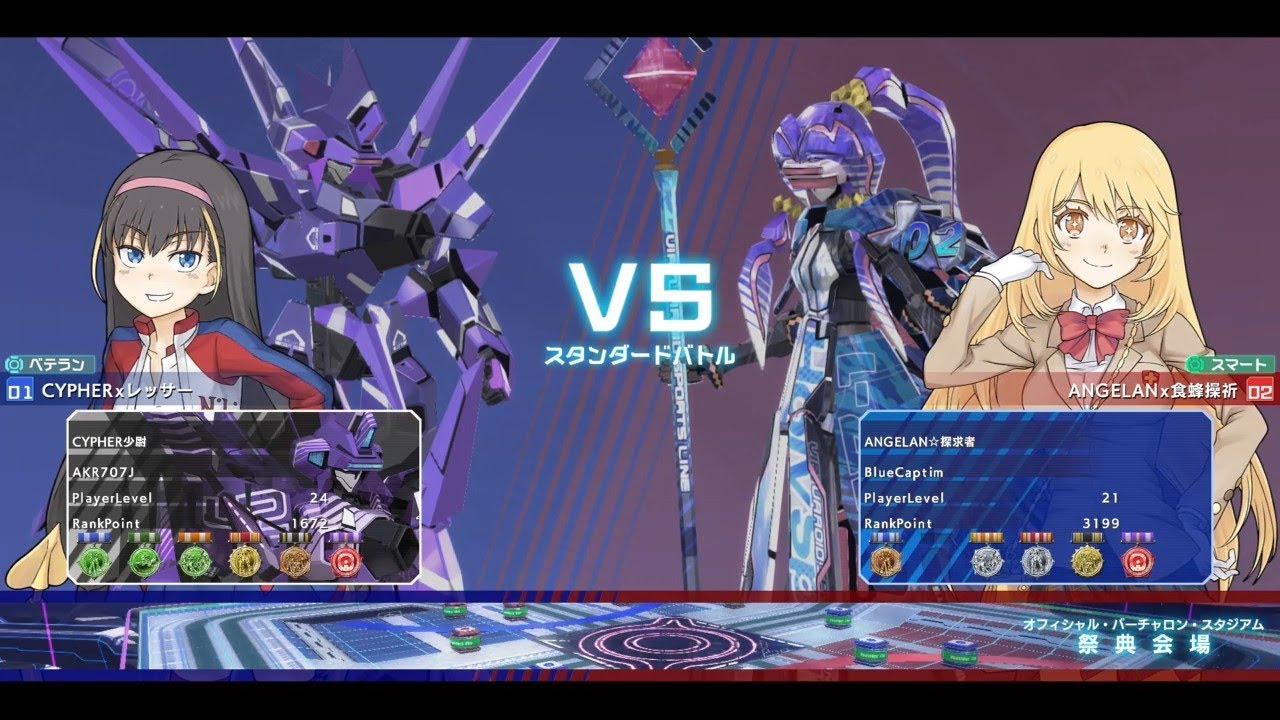Click CYPHER's red emblem medal

pos(347,562)
